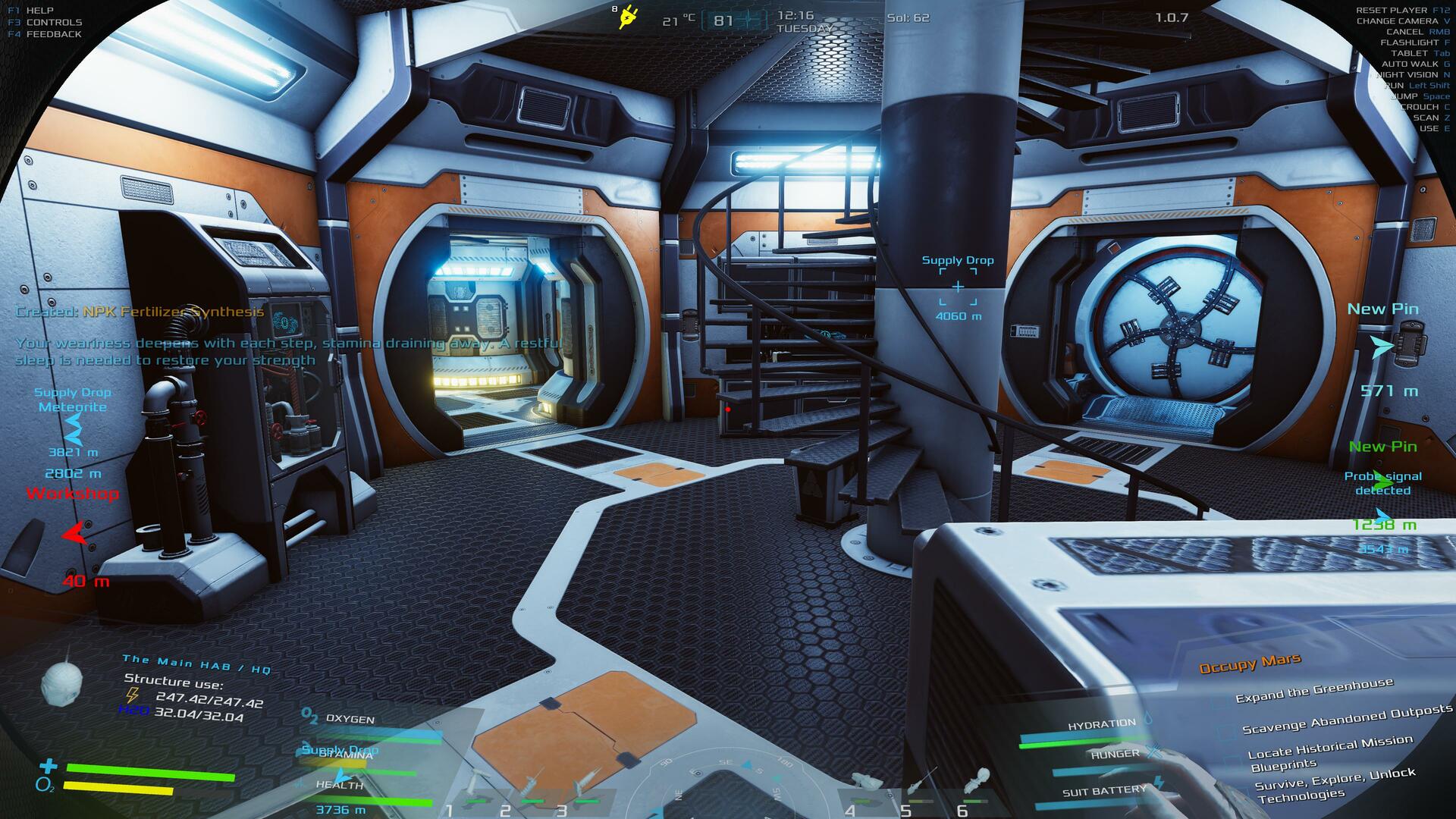Select Locate Historical Mission Blueprints objective
This screenshot has width=1456, height=819.
pos(1329,753)
